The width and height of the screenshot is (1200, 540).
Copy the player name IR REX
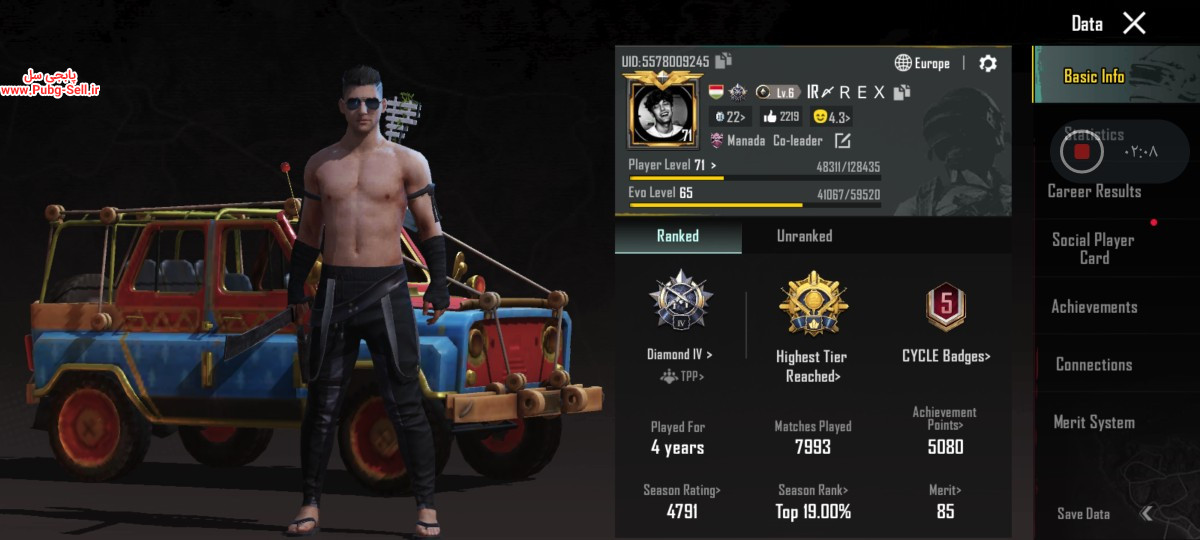[902, 93]
